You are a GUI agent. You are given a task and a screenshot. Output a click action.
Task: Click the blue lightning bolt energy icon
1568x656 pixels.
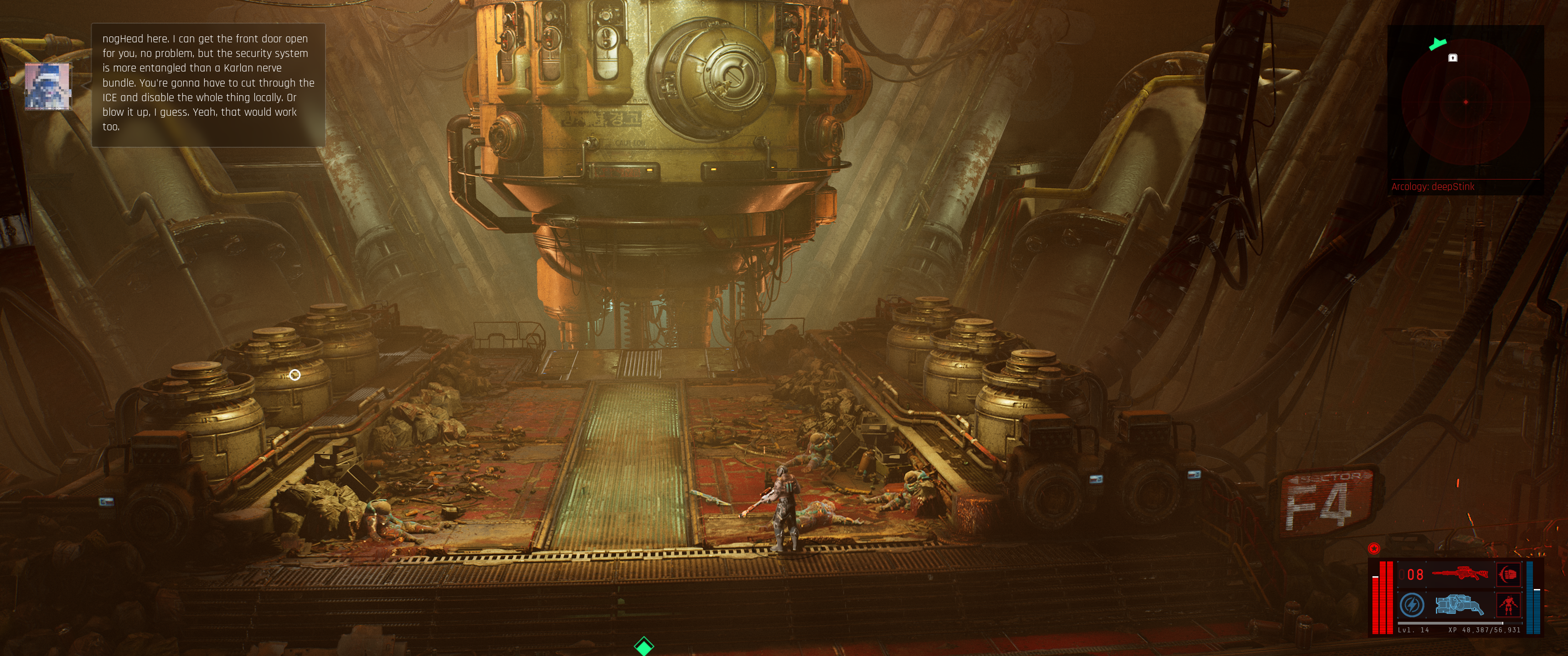1412,605
